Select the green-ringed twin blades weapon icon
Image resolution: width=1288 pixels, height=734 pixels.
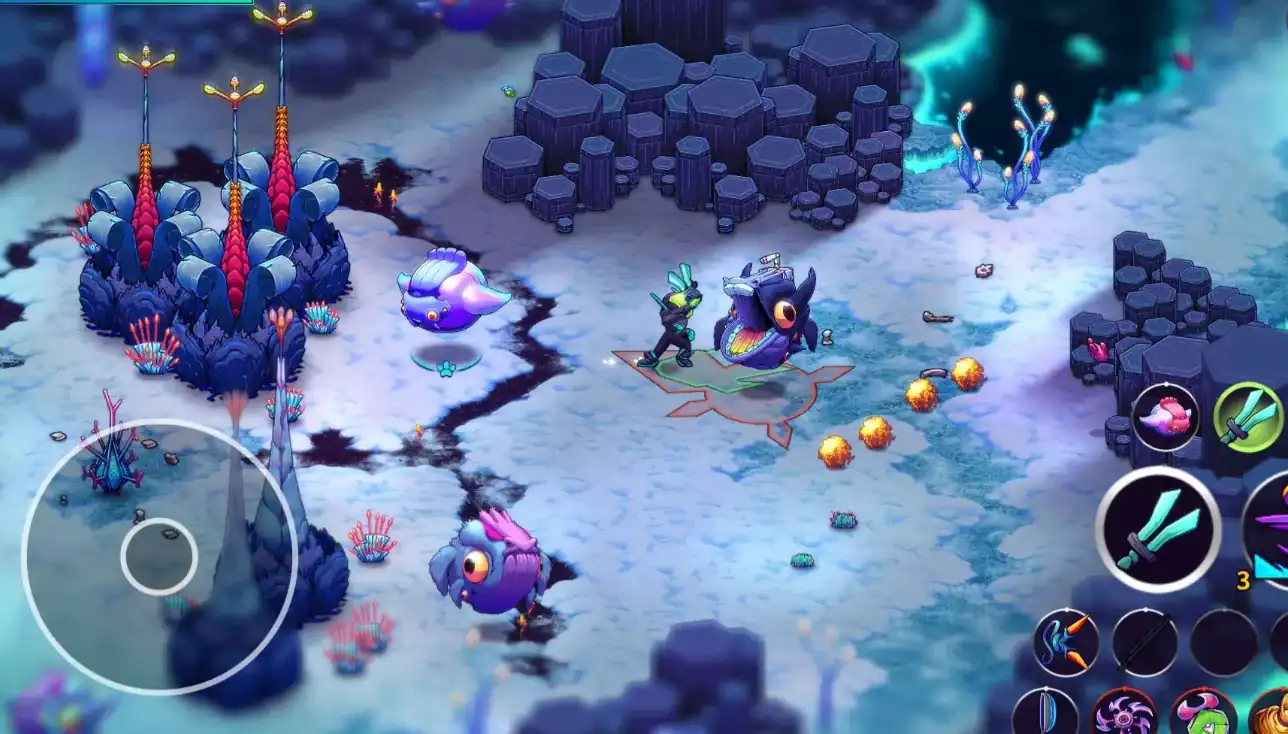(1248, 417)
